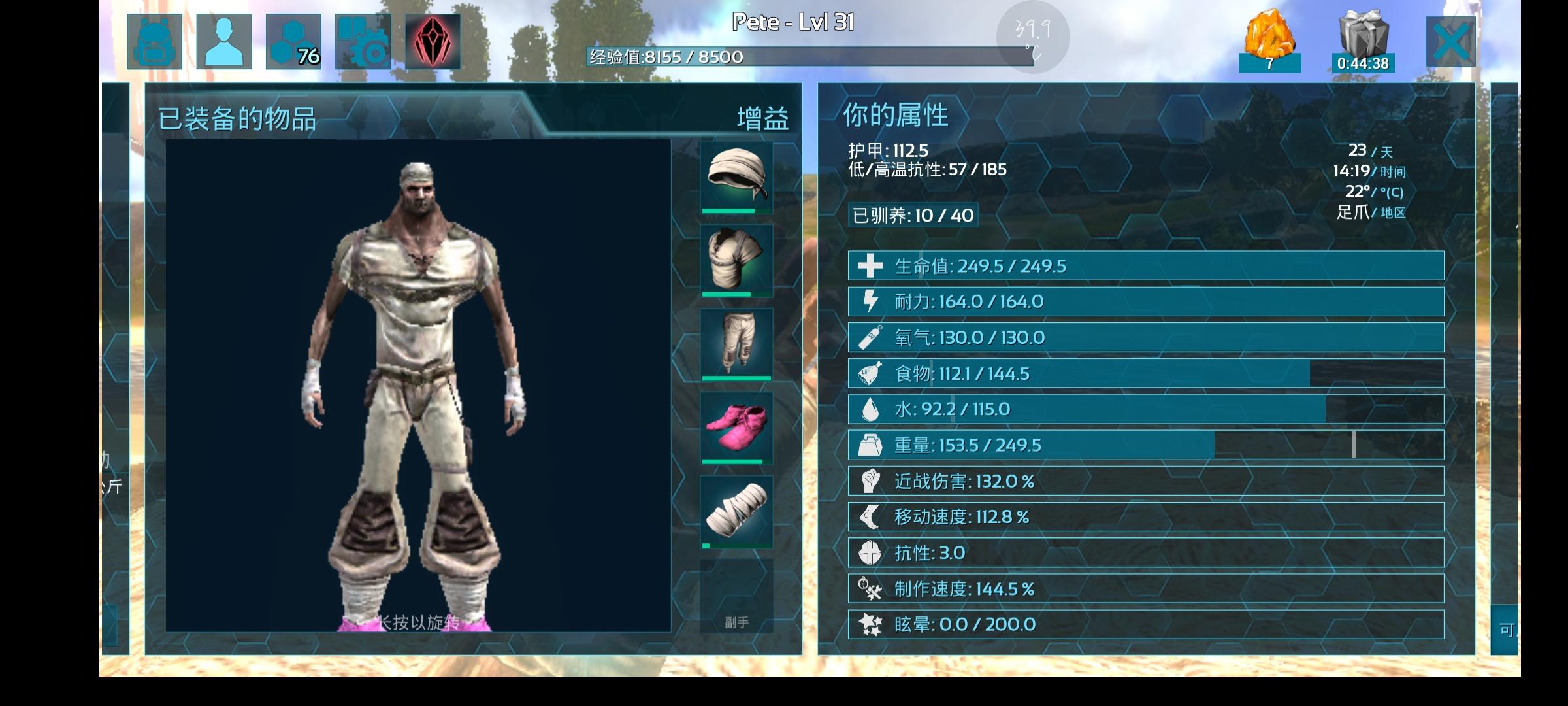
Task: Open the backpack inventory tab
Action: click(x=154, y=42)
